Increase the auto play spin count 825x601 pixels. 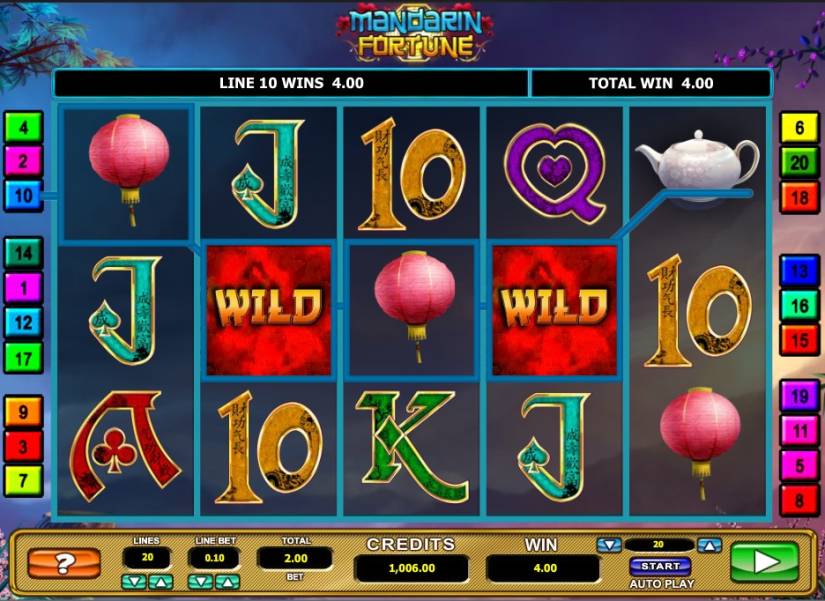pos(708,545)
